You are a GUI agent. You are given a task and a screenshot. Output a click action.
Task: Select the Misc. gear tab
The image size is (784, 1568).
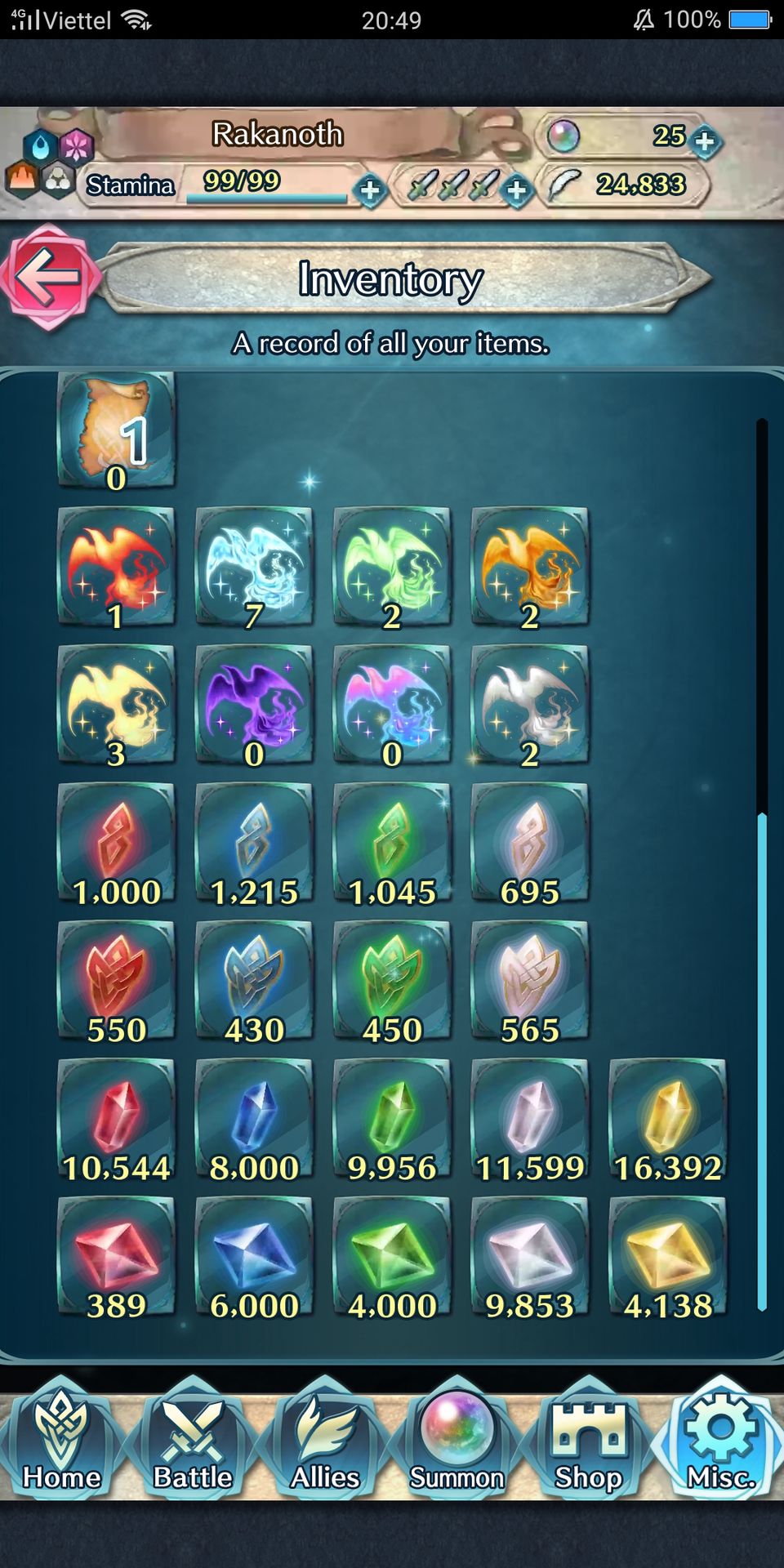point(720,1440)
